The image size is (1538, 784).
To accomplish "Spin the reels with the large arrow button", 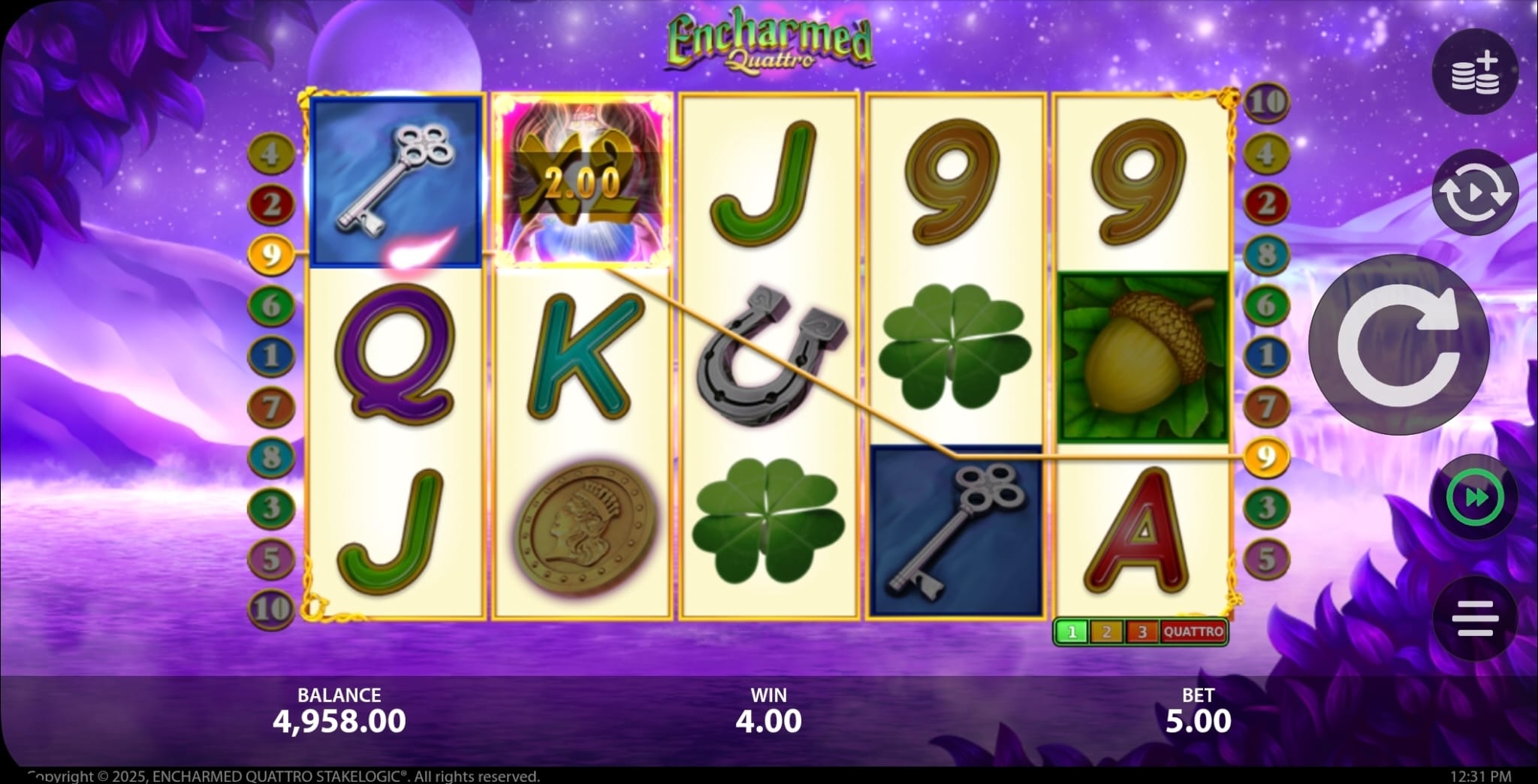I will pos(1398,345).
